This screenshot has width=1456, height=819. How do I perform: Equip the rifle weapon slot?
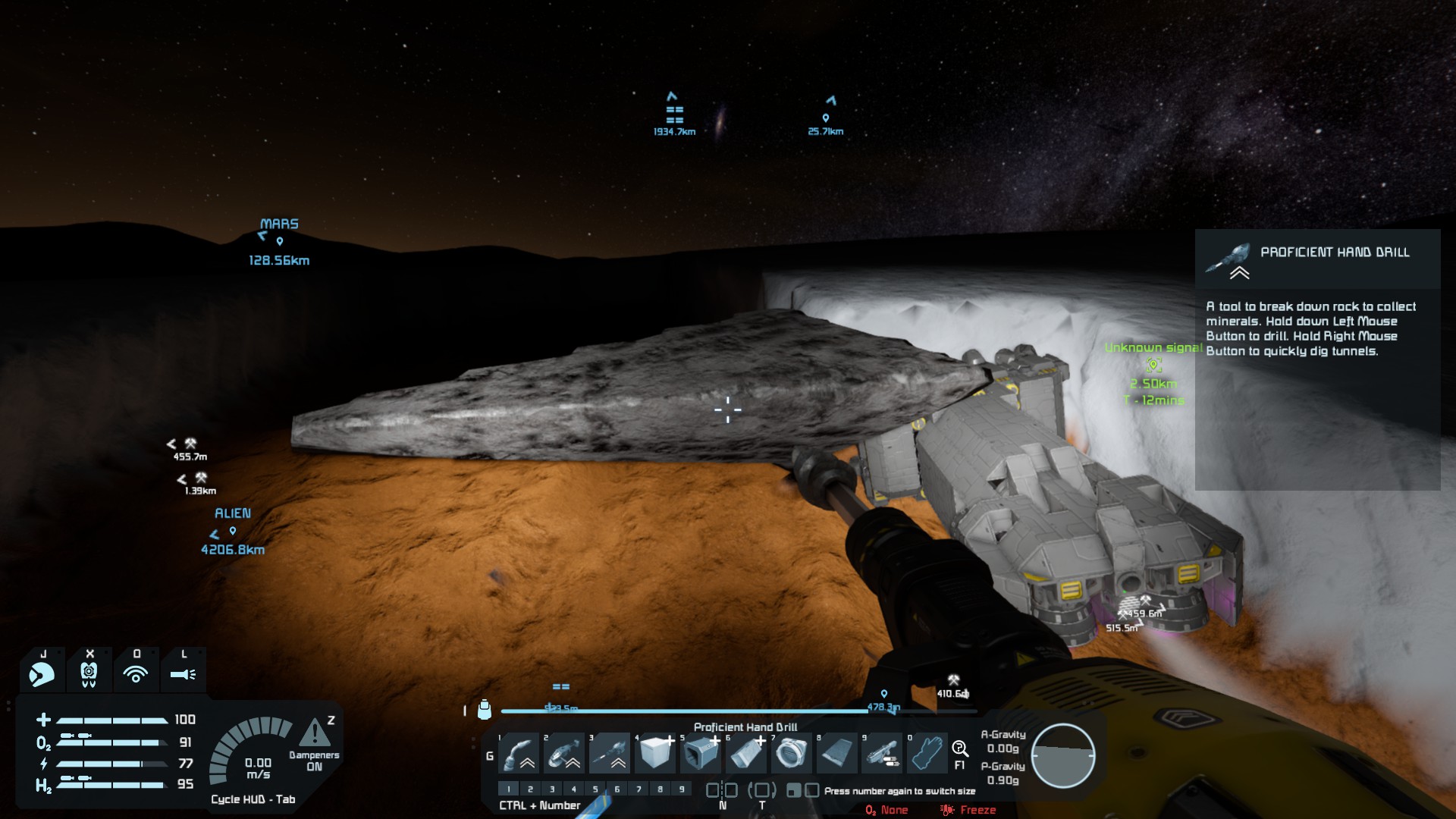tap(883, 754)
